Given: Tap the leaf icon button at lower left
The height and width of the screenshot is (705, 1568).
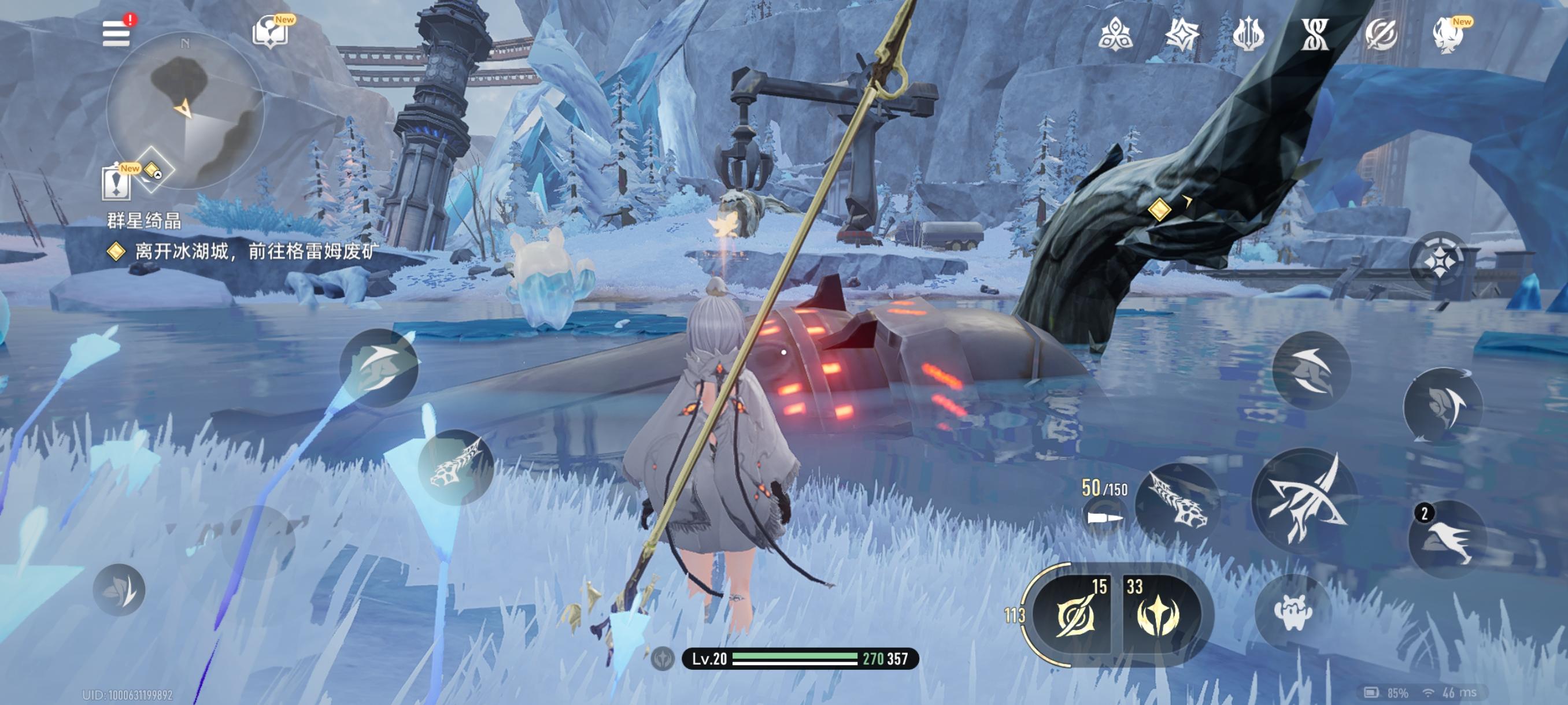Looking at the screenshot, I should click(119, 589).
